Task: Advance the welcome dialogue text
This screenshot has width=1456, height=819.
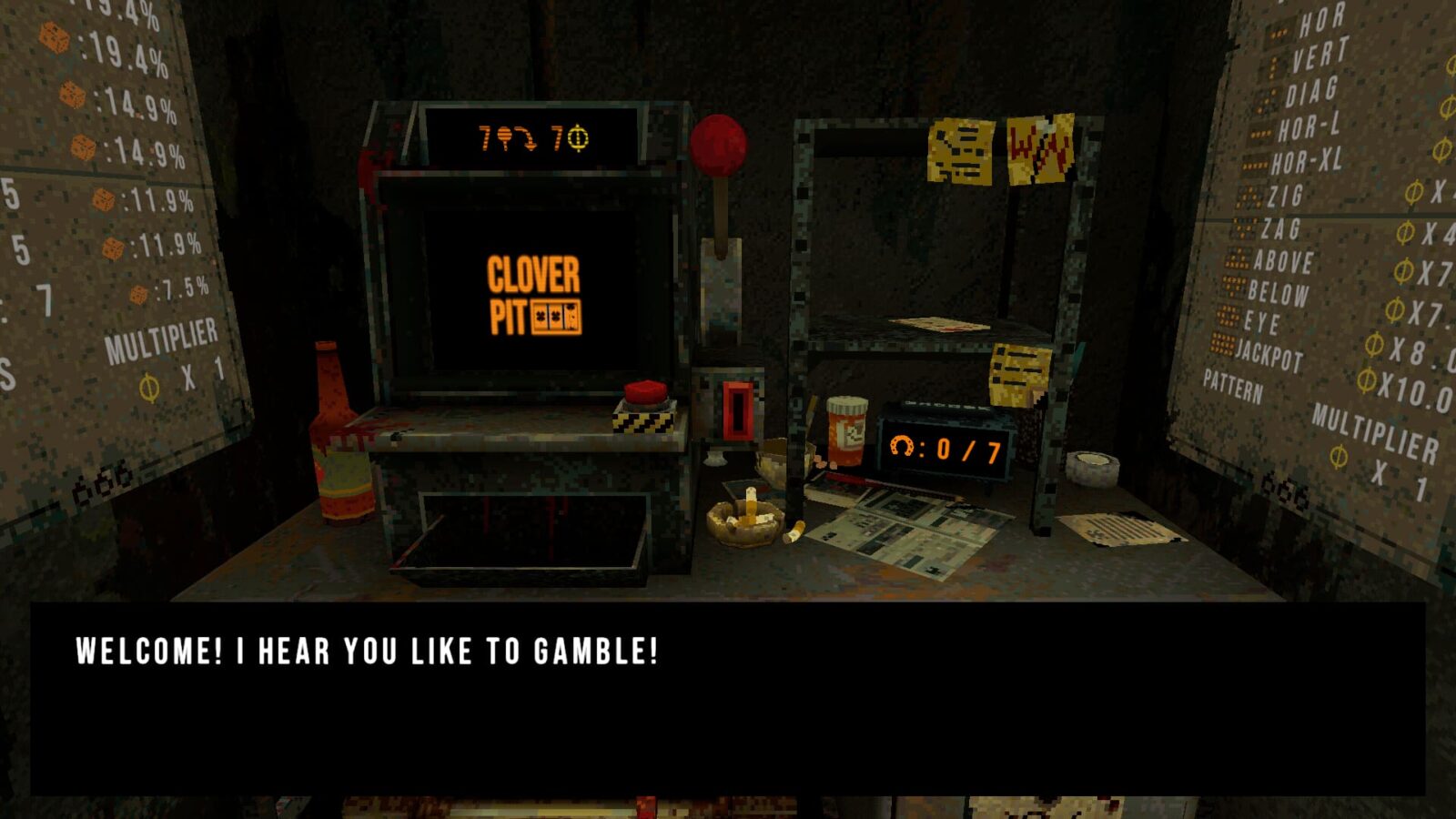Action: (x=728, y=696)
